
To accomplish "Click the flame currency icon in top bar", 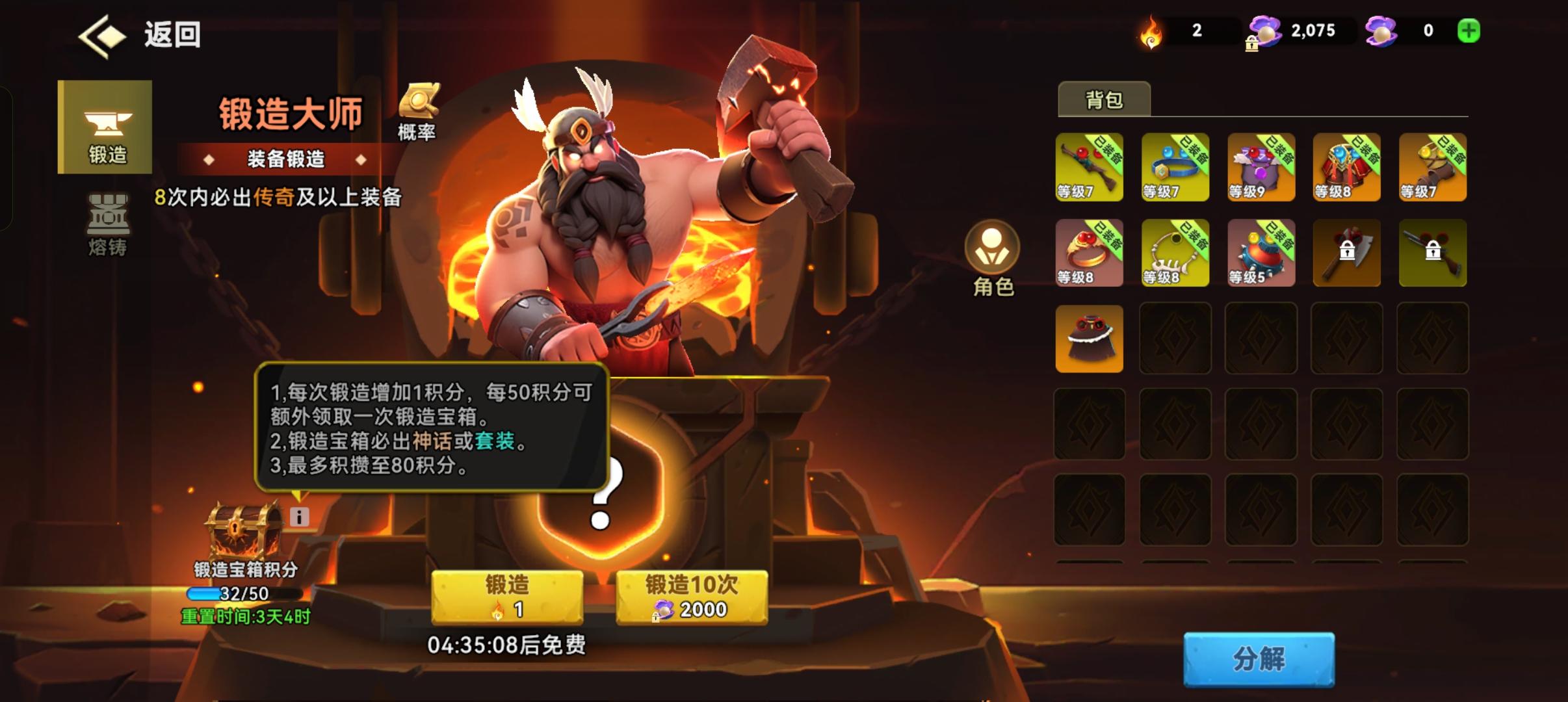I will (1151, 31).
